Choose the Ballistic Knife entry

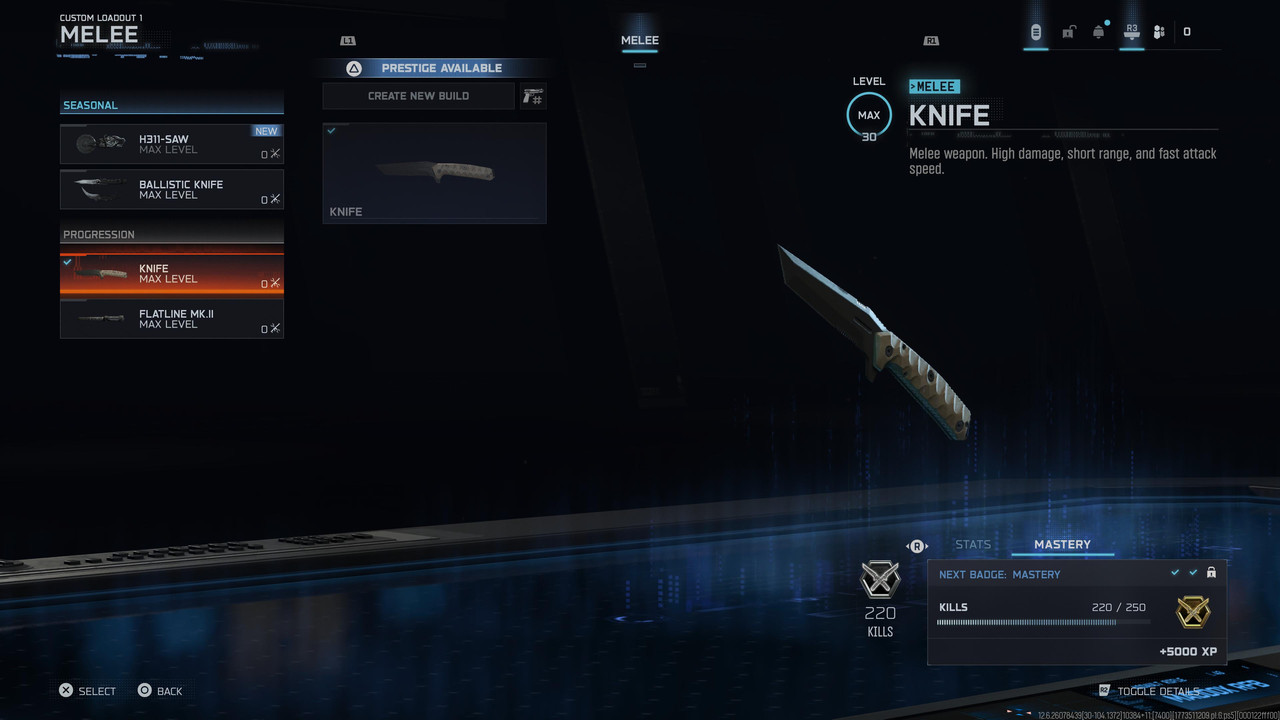[171, 189]
